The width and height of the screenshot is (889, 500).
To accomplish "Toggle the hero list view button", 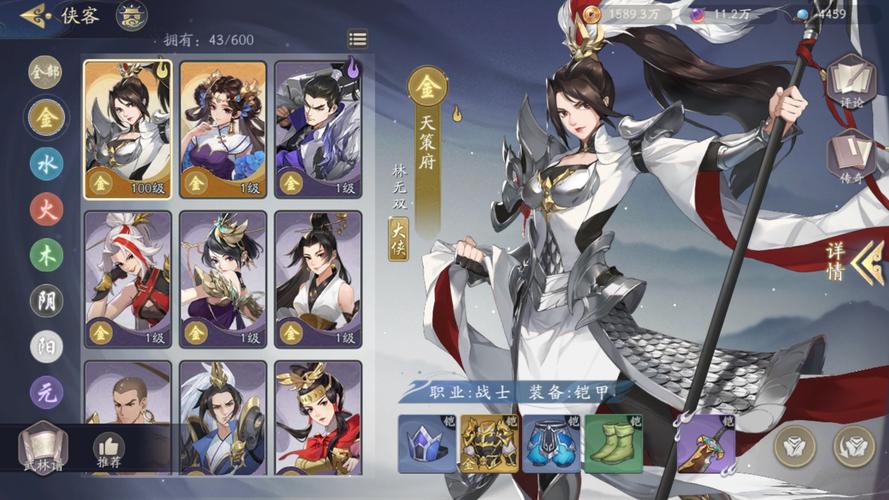I will pyautogui.click(x=357, y=39).
